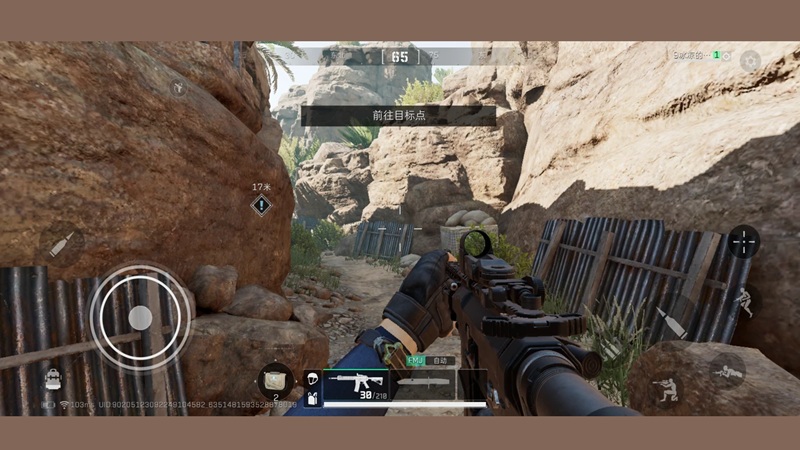This screenshot has height=450, width=800.
Task: Tap the aim-down-sights crosshair button
Action: [x=743, y=241]
